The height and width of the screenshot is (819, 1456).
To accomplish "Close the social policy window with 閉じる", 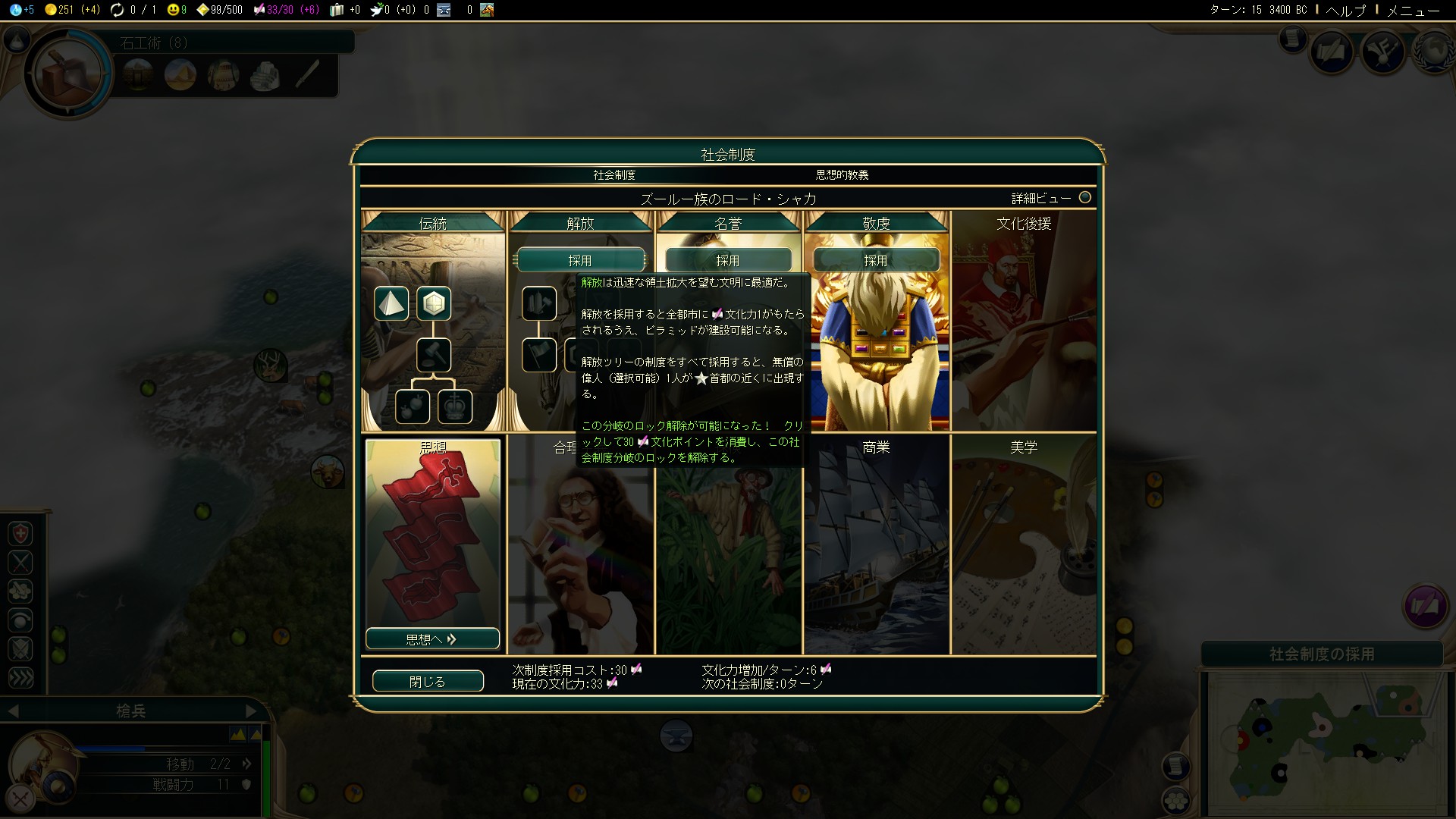I will (x=428, y=681).
